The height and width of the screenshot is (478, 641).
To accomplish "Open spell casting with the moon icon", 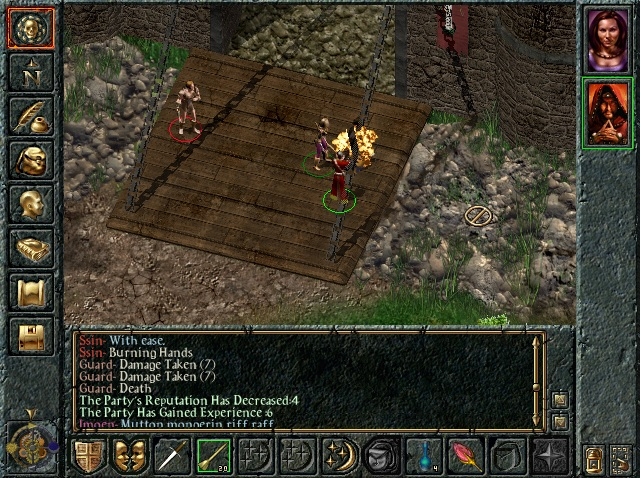I will click(339, 456).
